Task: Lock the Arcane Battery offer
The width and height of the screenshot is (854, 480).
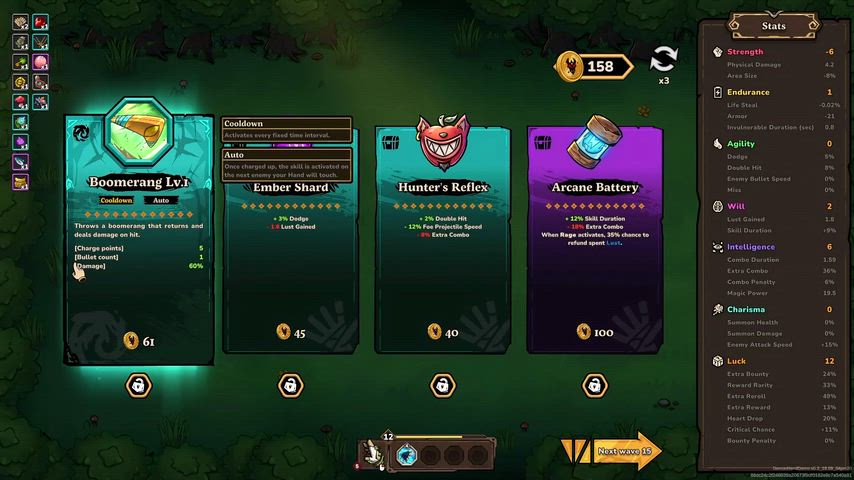Action: [x=594, y=385]
